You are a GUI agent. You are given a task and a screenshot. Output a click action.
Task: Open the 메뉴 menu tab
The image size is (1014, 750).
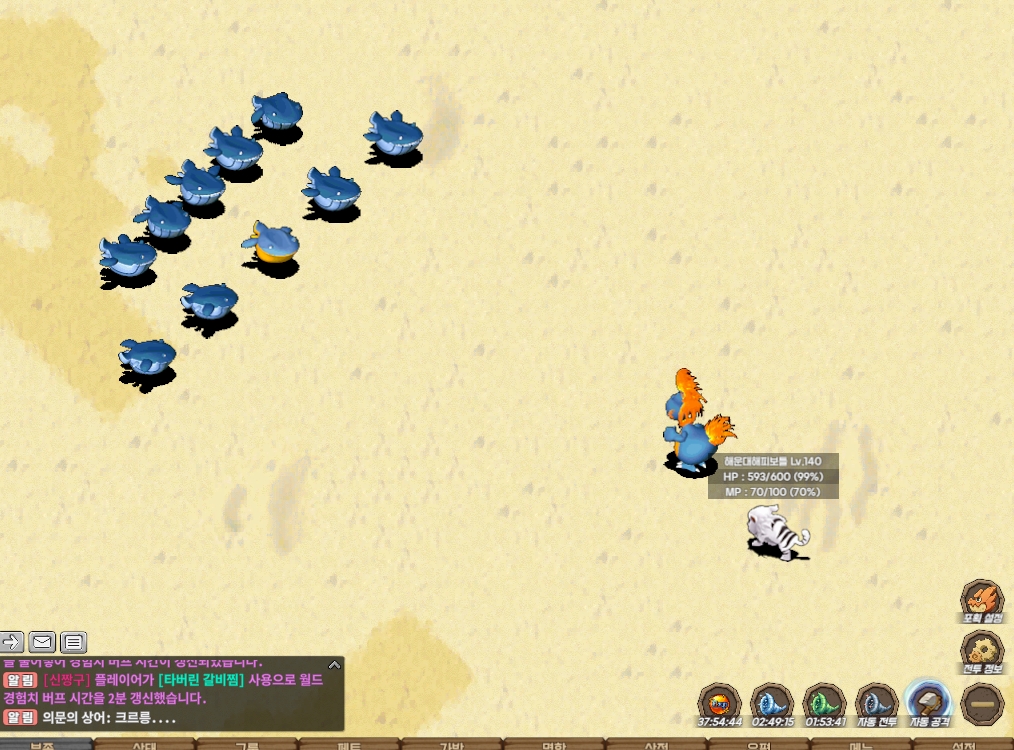click(x=861, y=745)
